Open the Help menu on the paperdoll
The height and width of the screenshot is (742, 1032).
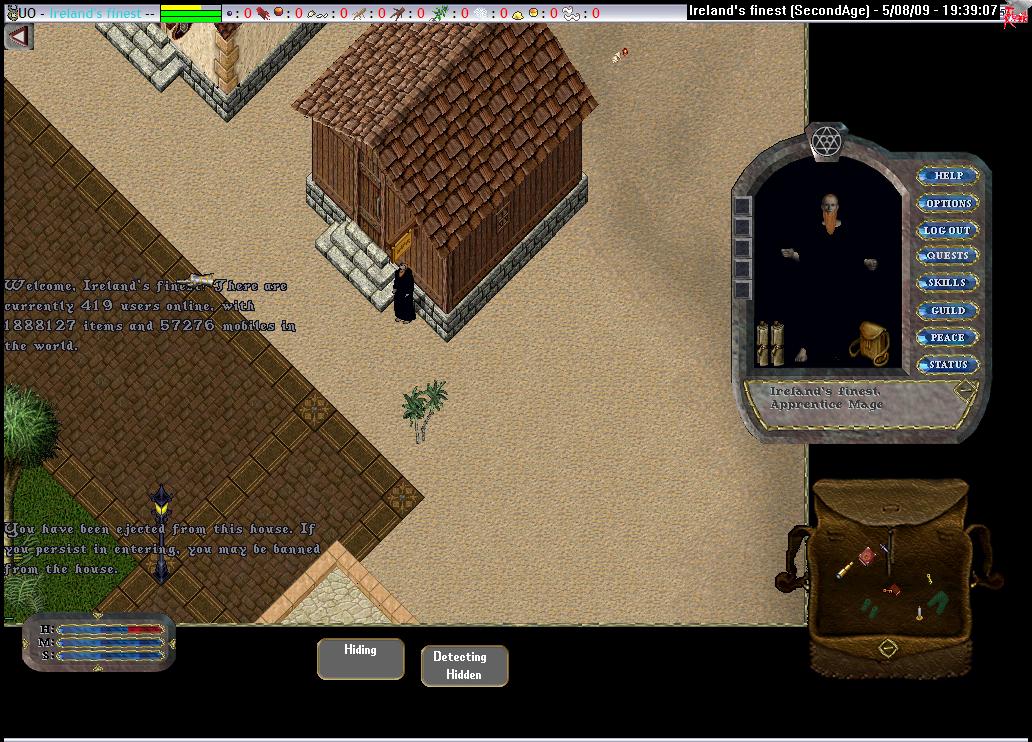(x=947, y=176)
